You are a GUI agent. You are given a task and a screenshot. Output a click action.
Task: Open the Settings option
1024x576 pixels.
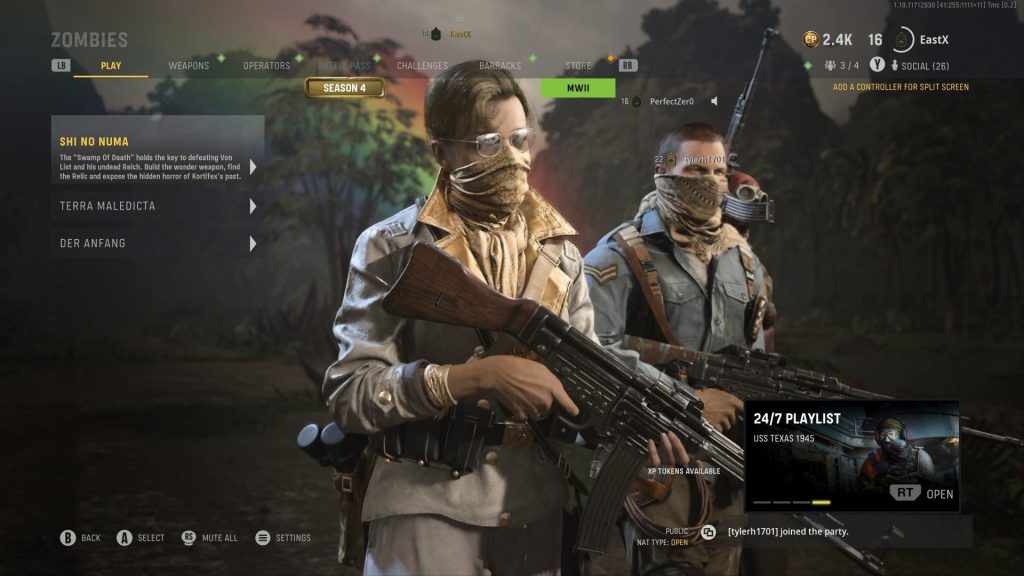(283, 538)
